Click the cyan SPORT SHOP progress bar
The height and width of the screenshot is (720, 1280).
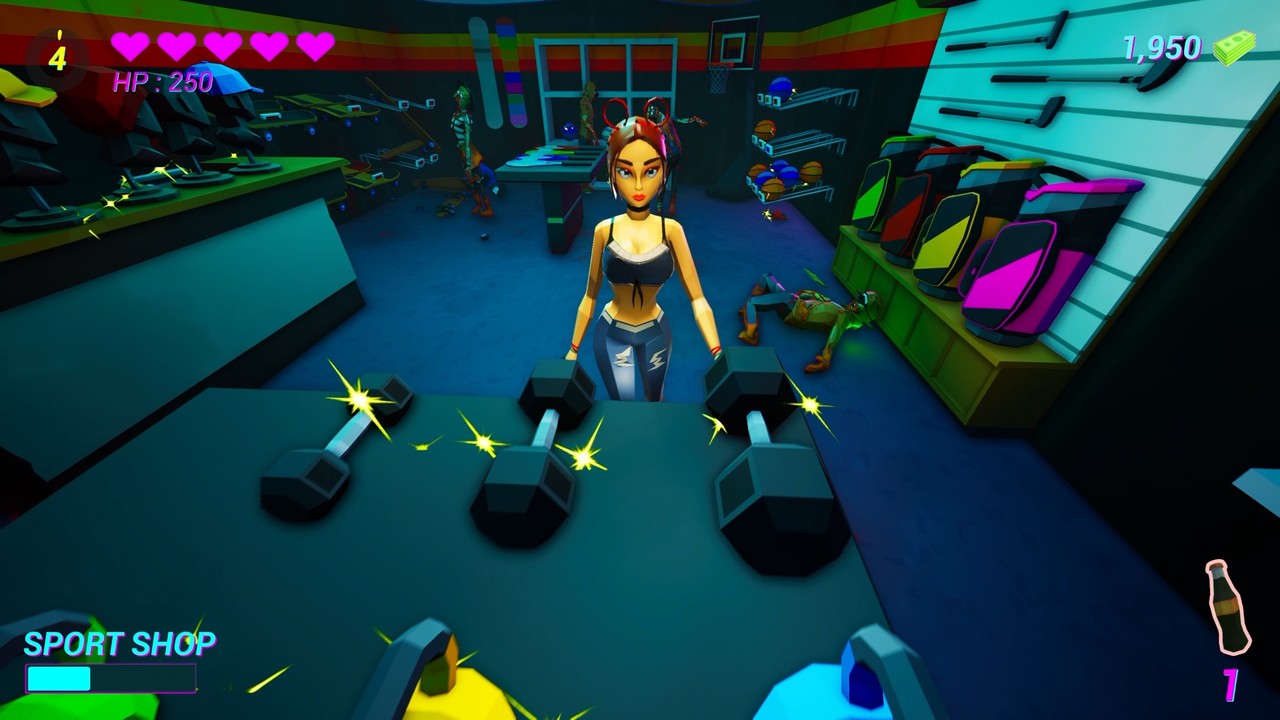tap(60, 678)
